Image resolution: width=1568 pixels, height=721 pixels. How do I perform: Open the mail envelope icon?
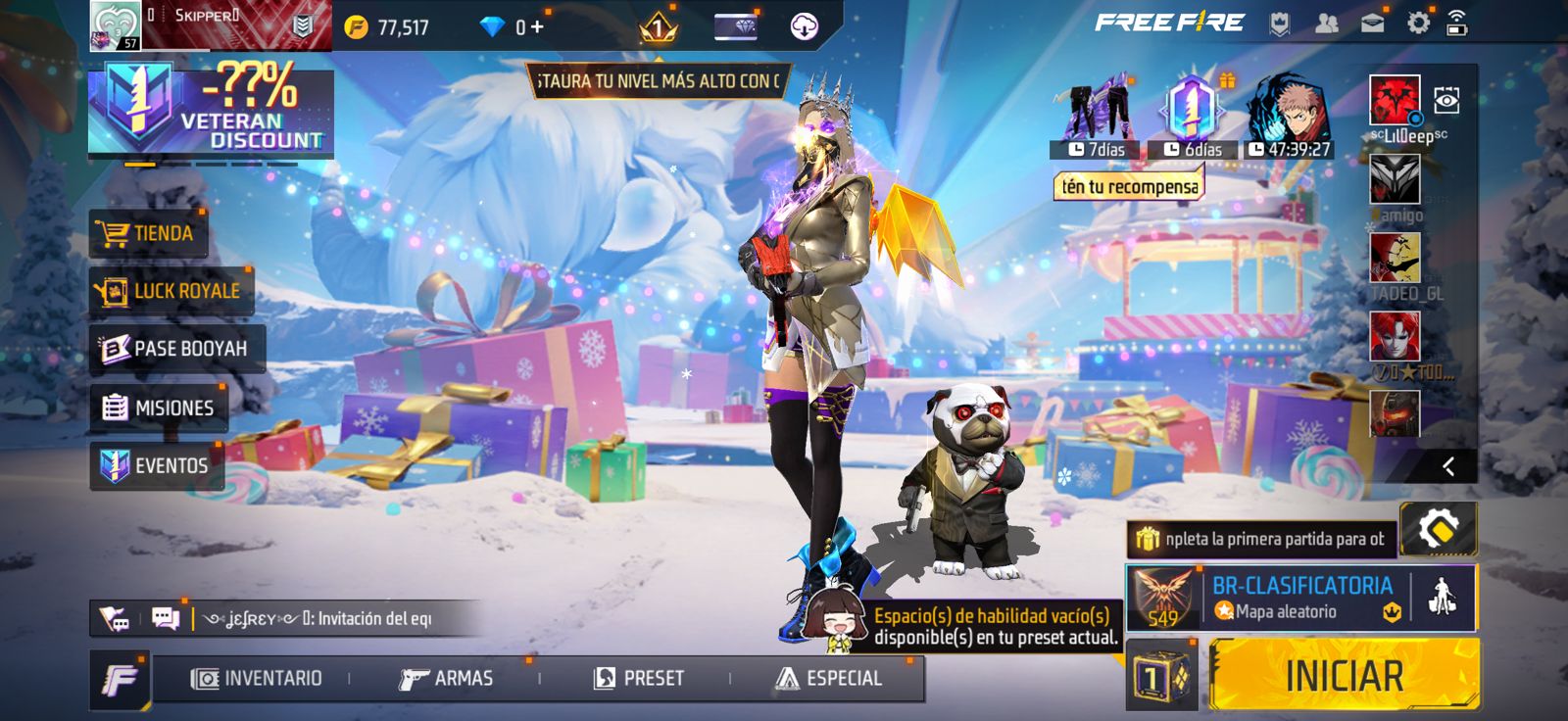(1372, 23)
